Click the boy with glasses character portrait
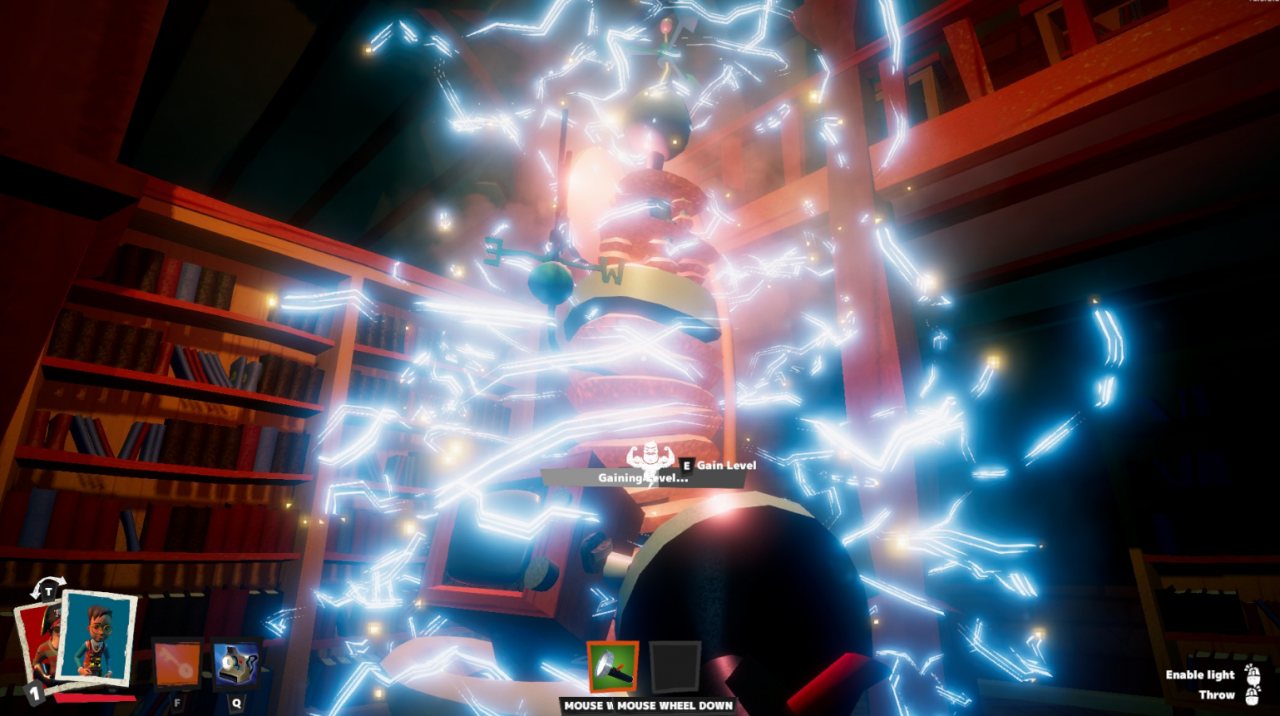 pos(97,636)
